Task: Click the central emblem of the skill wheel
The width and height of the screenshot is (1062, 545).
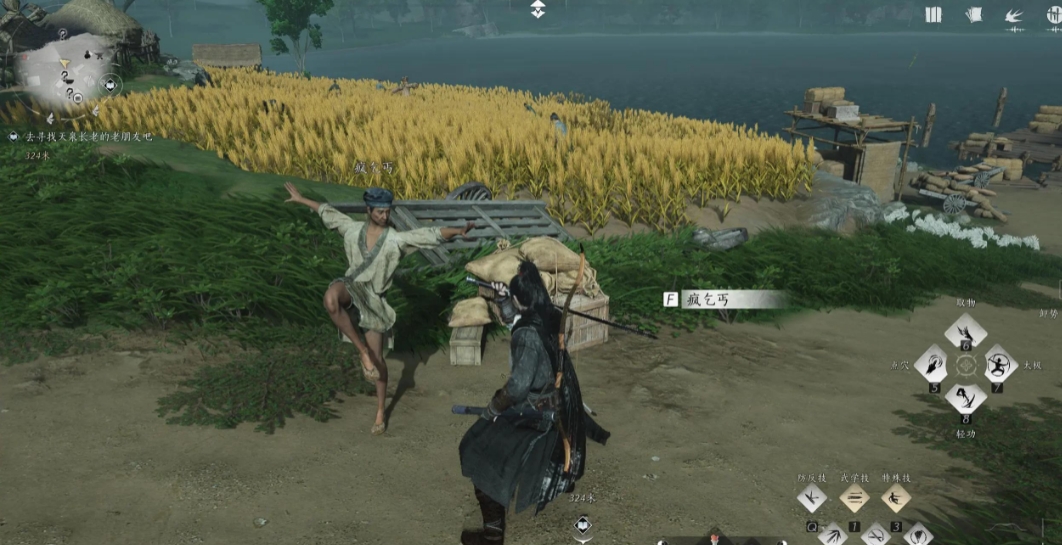Action: (x=965, y=365)
